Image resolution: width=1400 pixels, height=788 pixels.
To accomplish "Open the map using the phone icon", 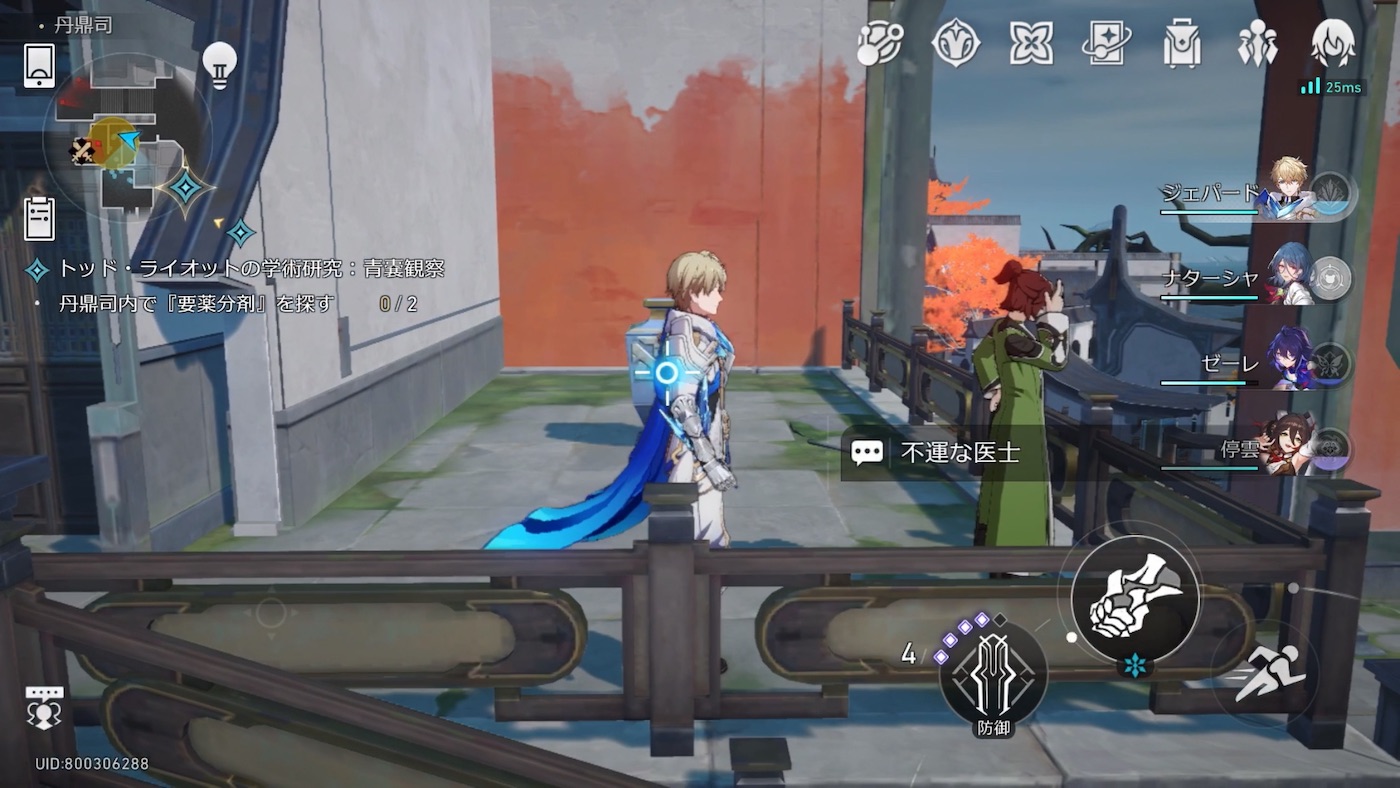I will point(38,67).
